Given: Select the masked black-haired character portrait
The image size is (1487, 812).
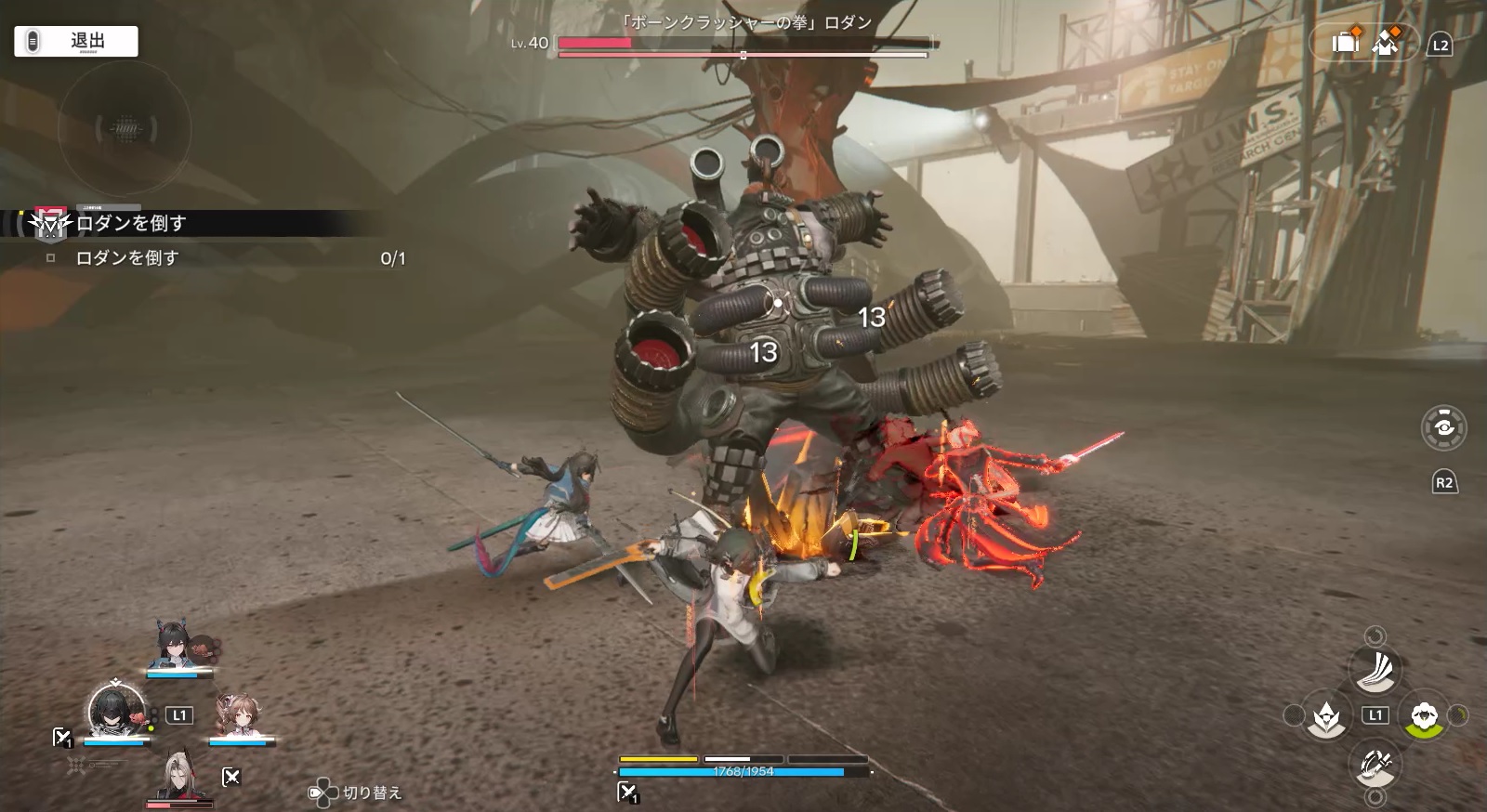Looking at the screenshot, I should 117,711.
